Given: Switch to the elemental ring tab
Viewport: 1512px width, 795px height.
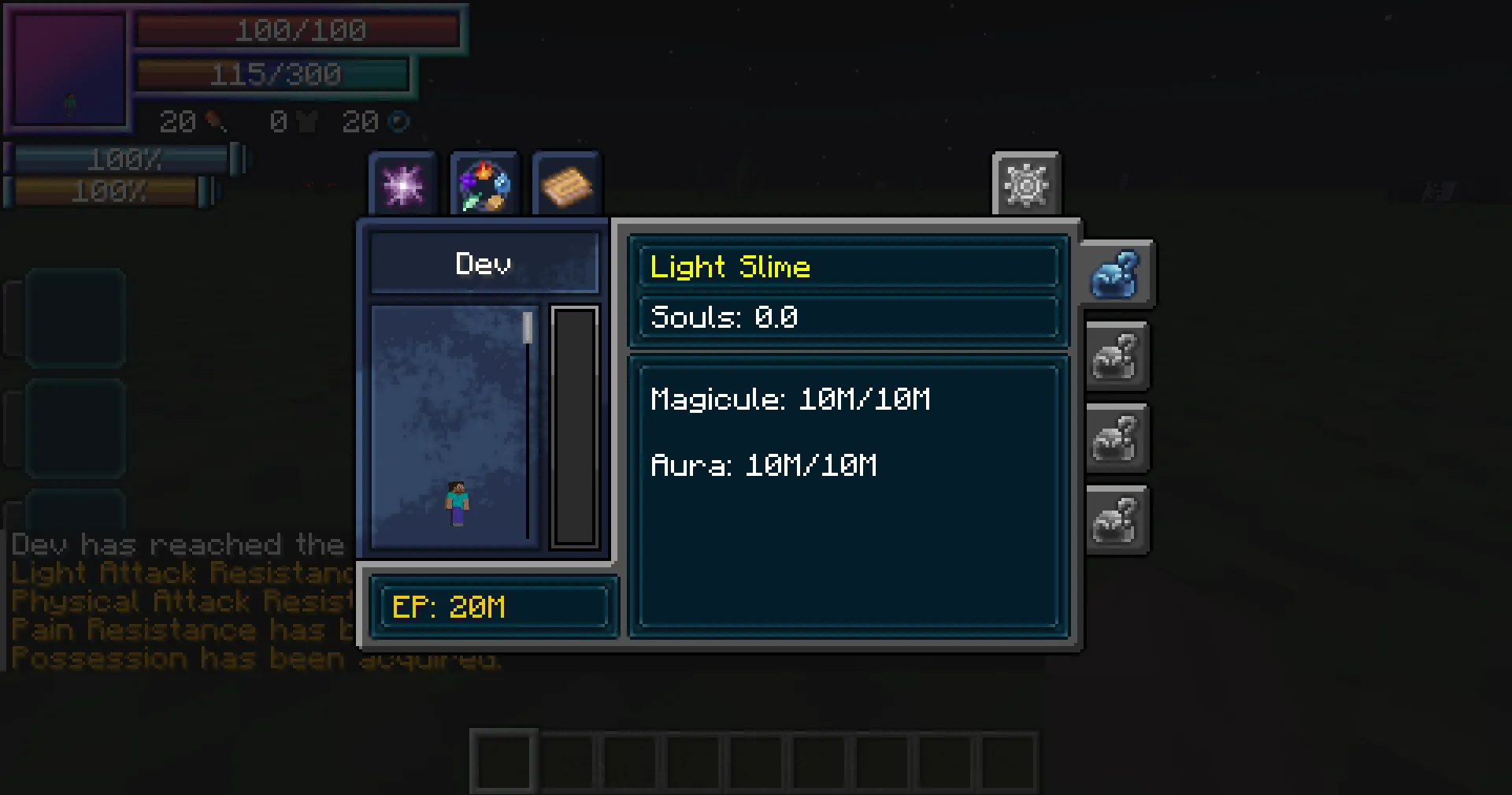Looking at the screenshot, I should tap(484, 186).
